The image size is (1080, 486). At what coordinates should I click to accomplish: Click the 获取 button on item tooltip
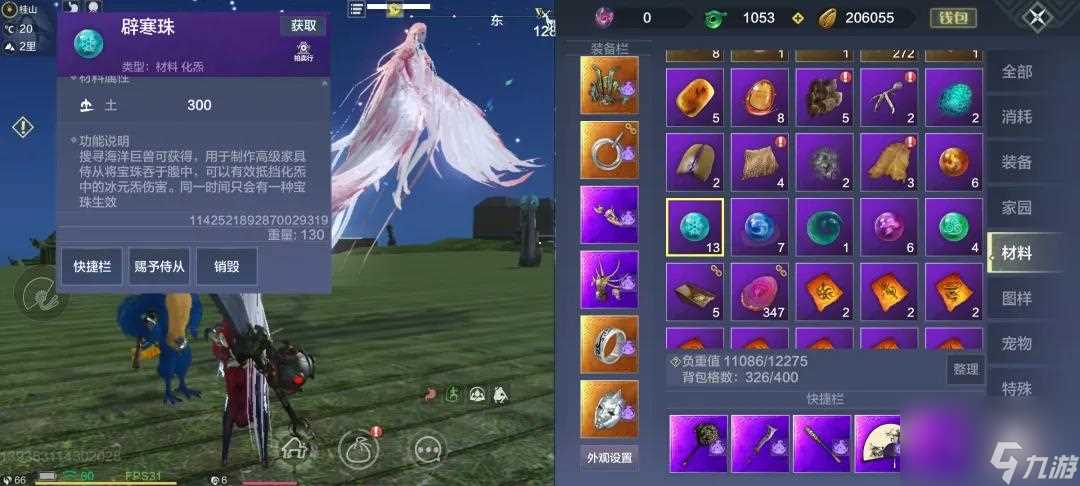pyautogui.click(x=303, y=26)
